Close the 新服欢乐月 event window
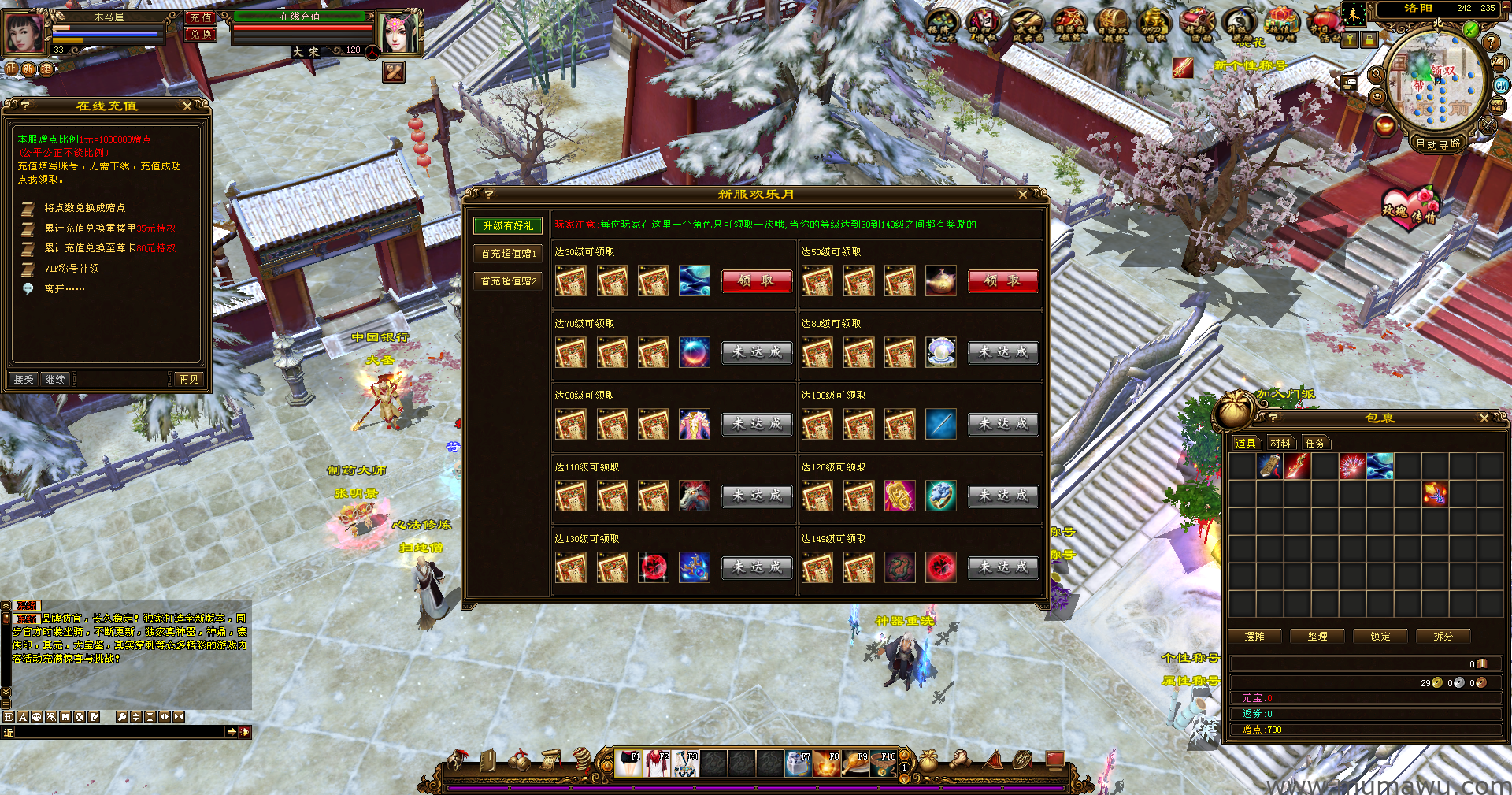 [x=1022, y=195]
